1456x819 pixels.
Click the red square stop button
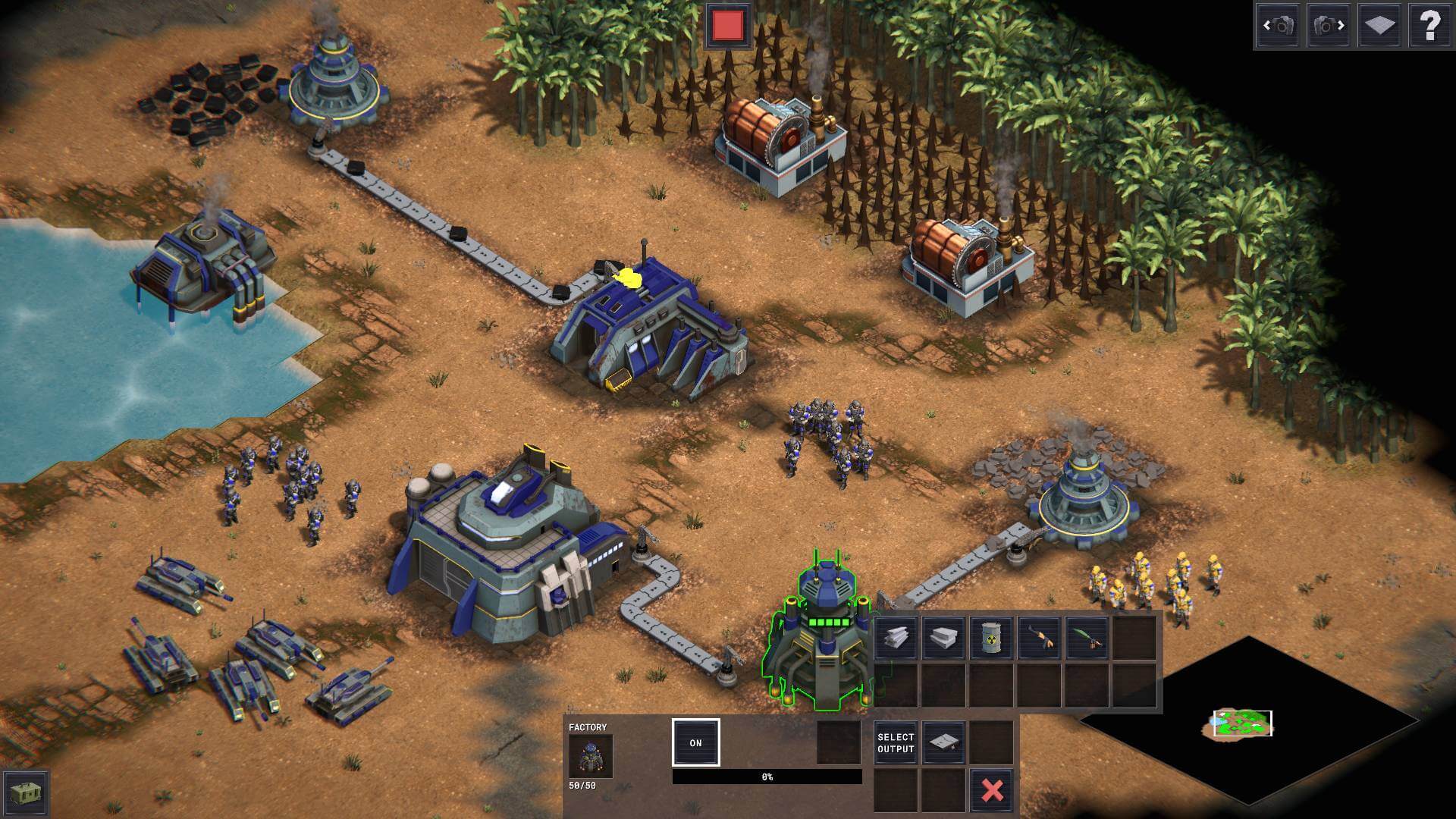728,26
